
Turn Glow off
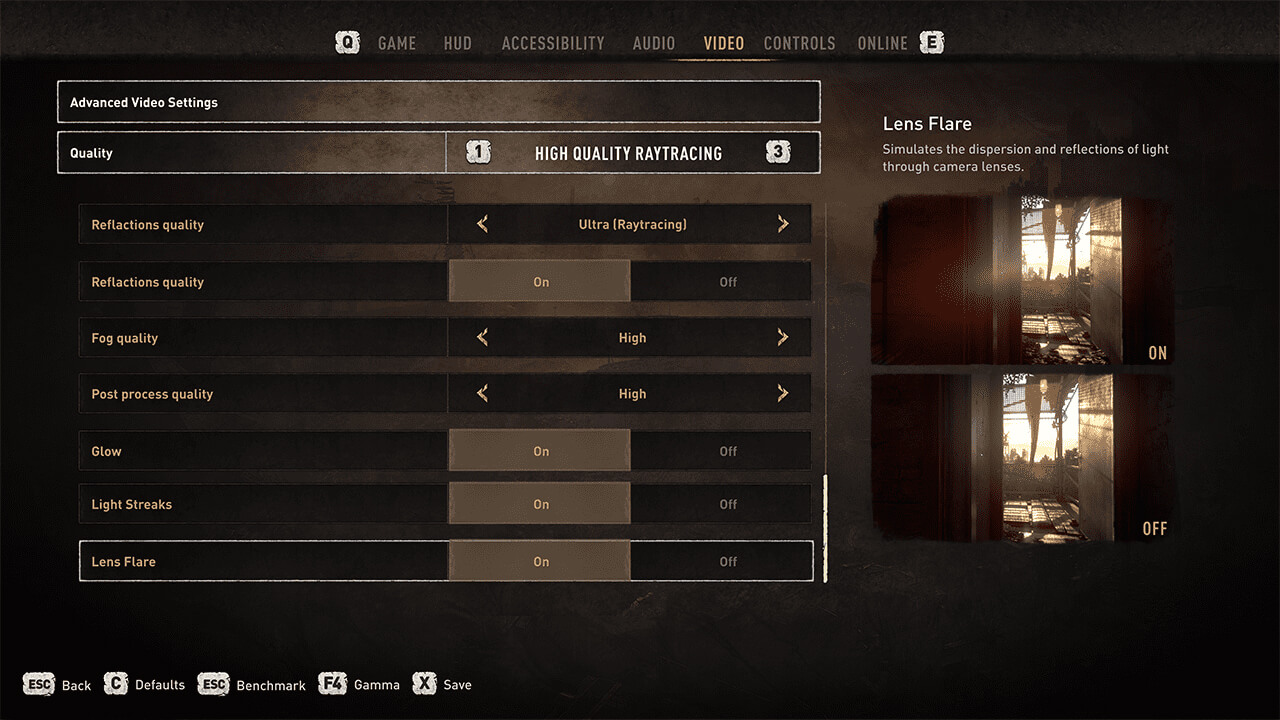point(728,451)
